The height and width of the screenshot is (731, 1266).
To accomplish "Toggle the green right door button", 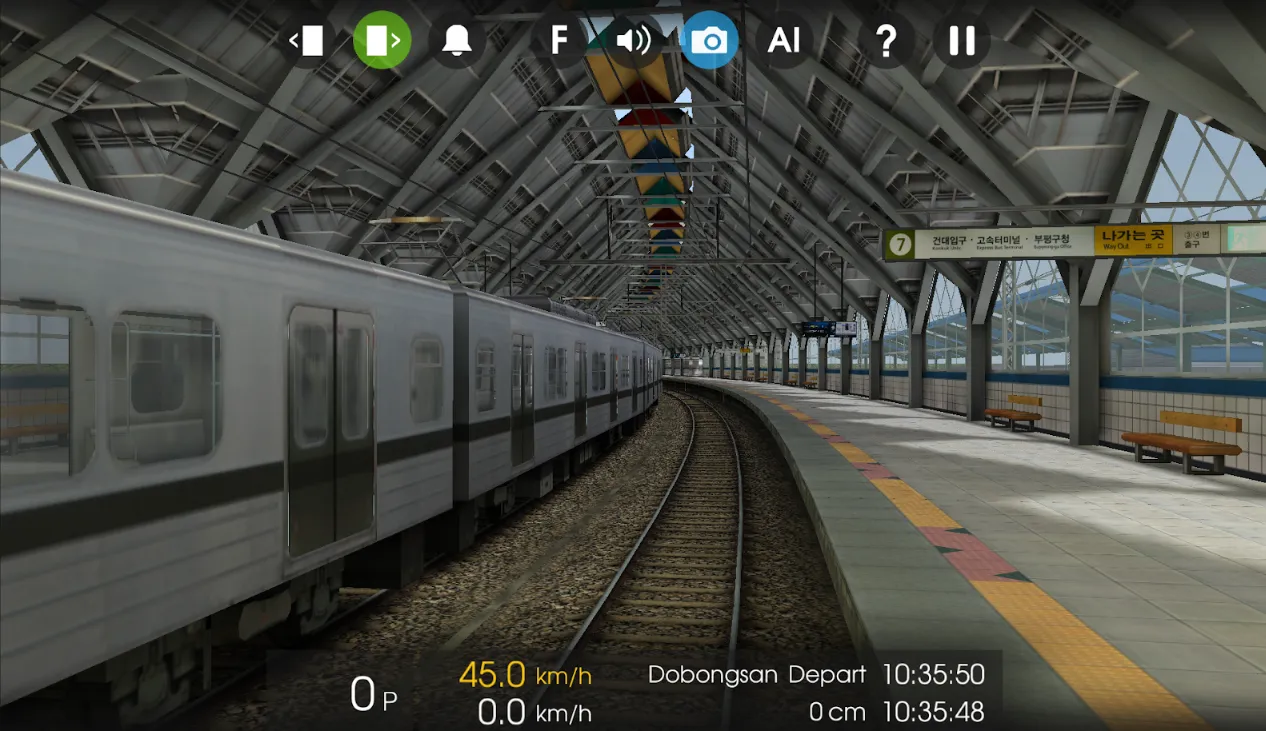I will tap(382, 40).
